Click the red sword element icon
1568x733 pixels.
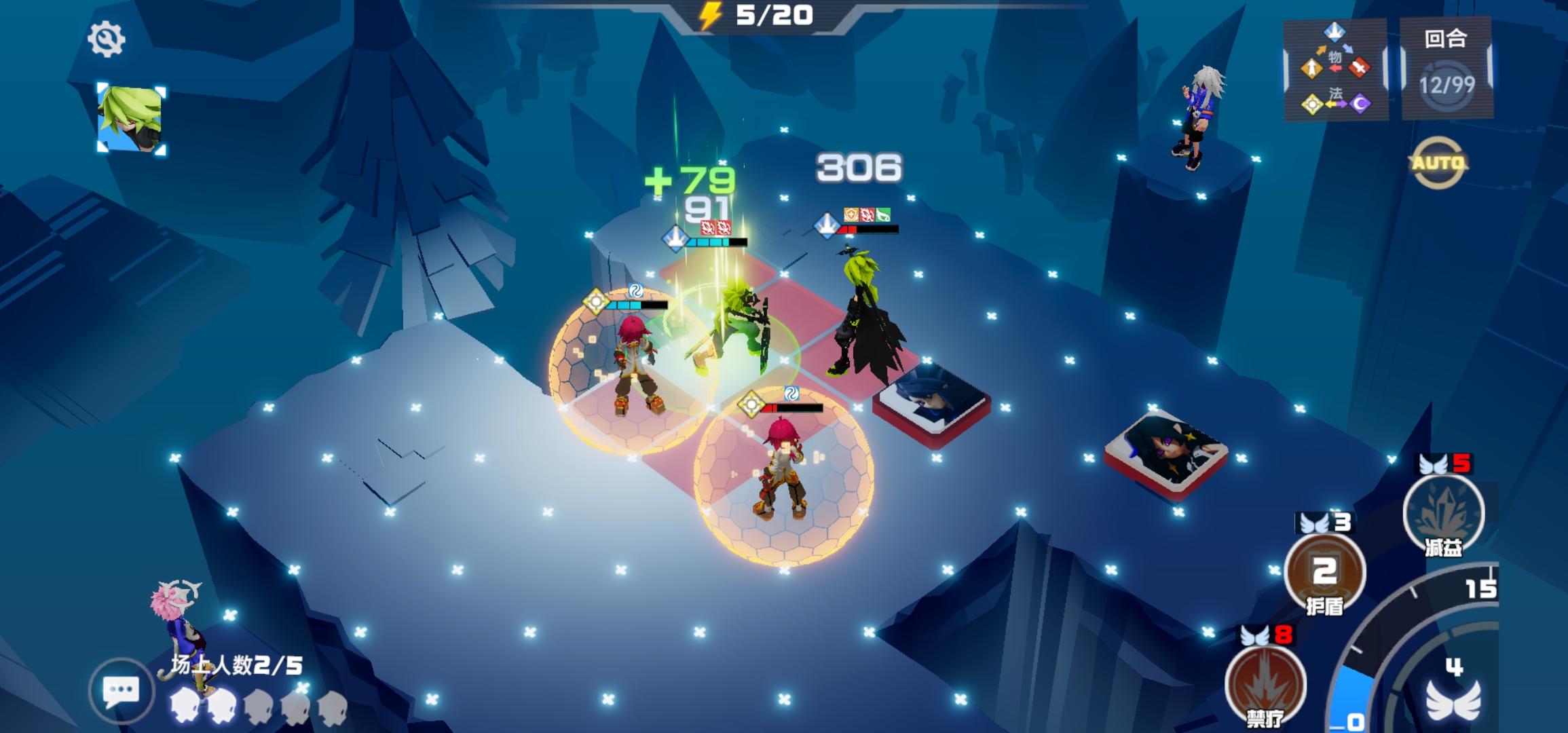pyautogui.click(x=1360, y=67)
